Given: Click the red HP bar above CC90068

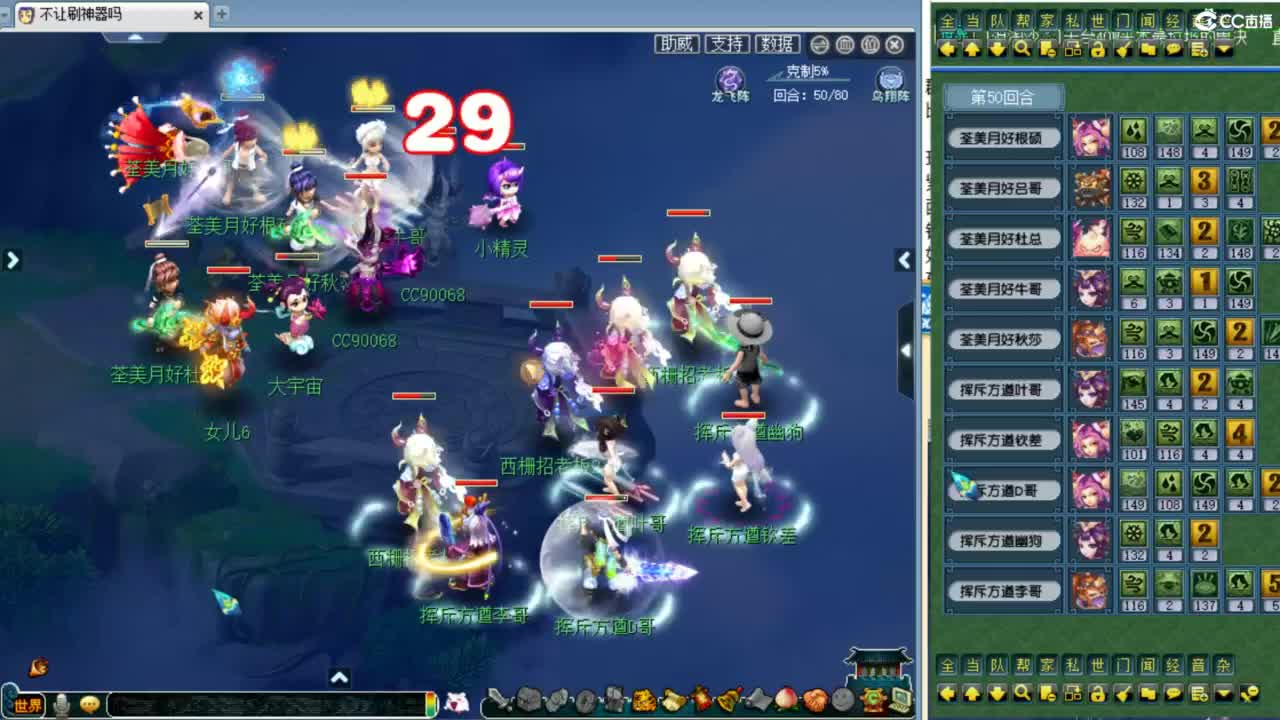Looking at the screenshot, I should pyautogui.click(x=296, y=257).
